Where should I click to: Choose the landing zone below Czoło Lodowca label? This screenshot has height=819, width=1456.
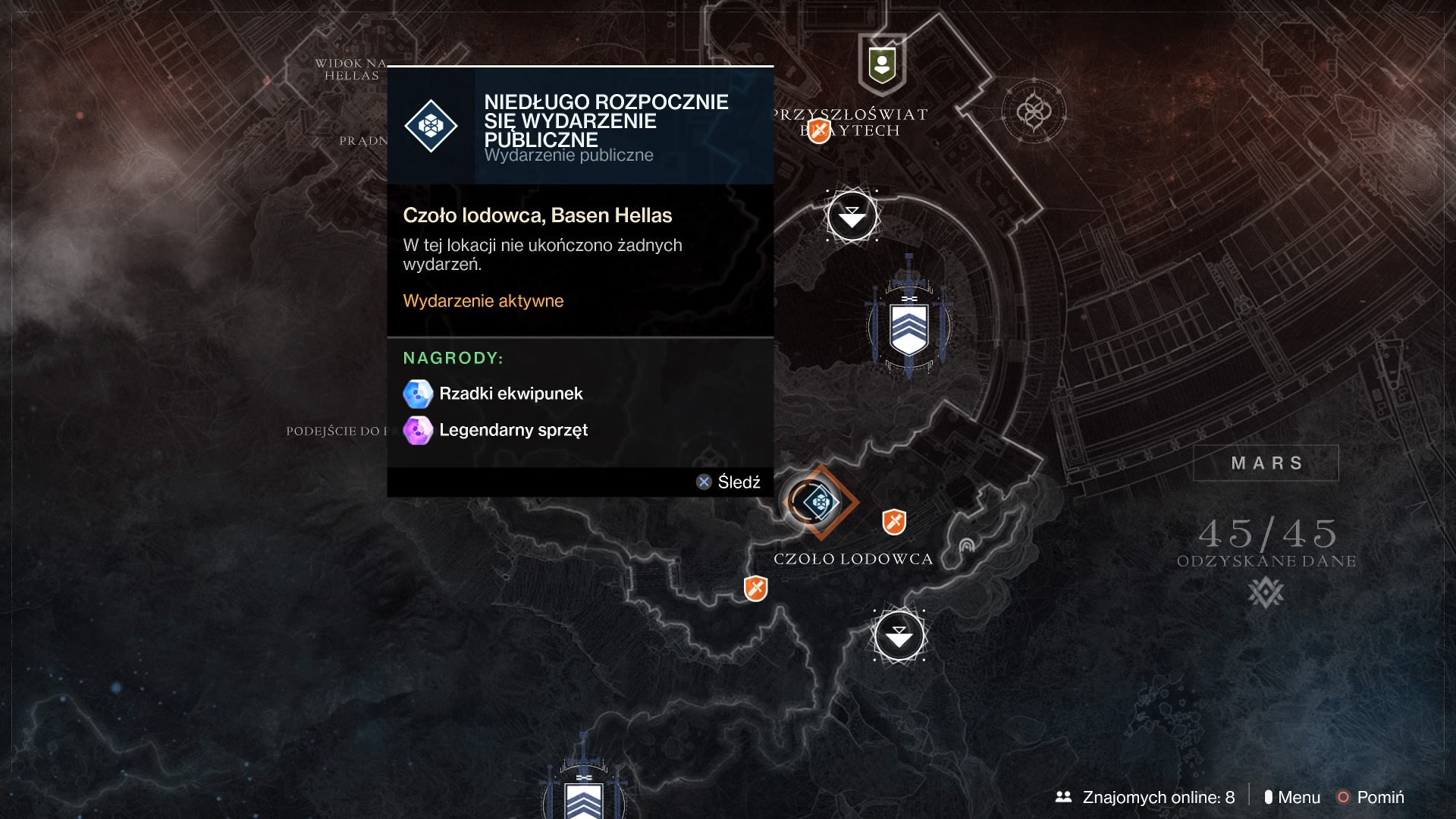tap(899, 635)
